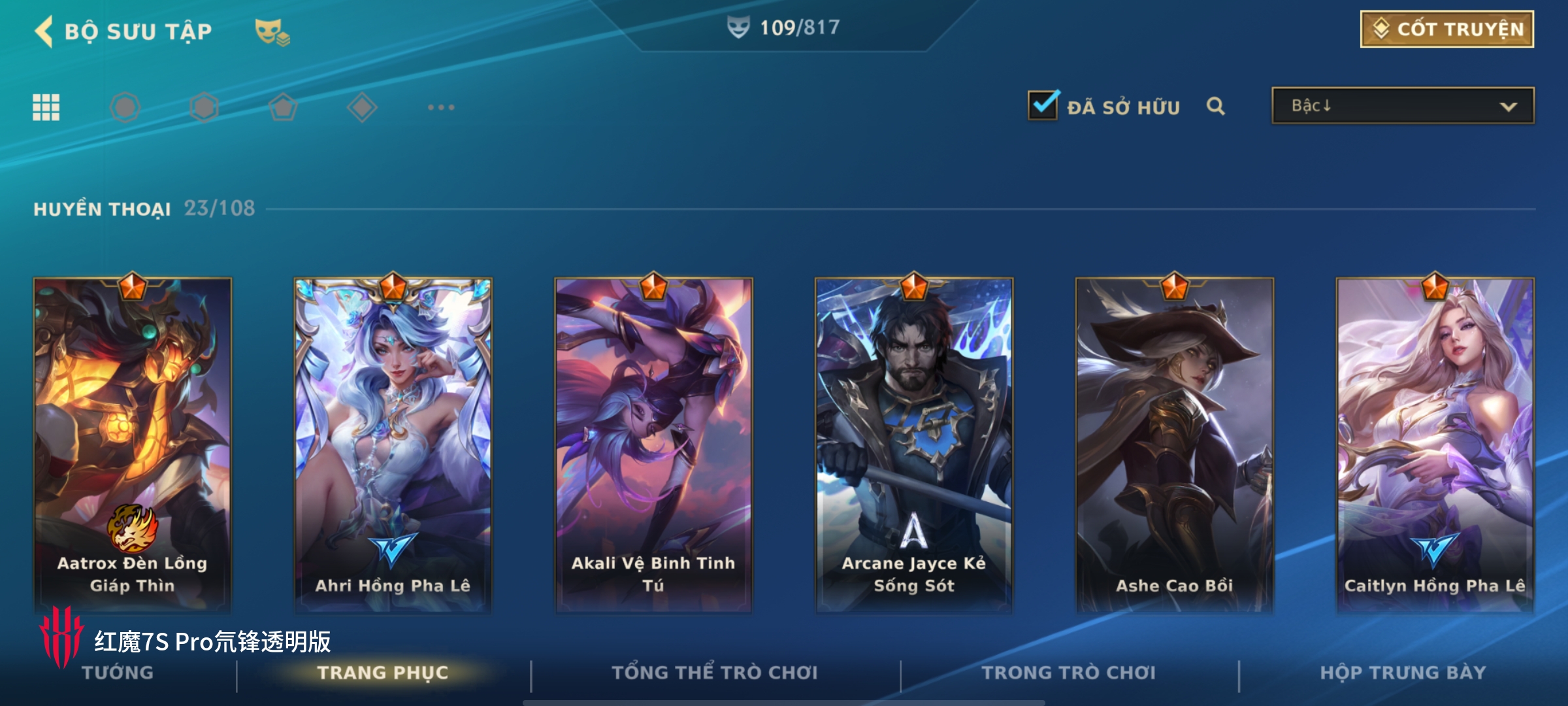Filter skins by the diamond rarity icon

(362, 107)
